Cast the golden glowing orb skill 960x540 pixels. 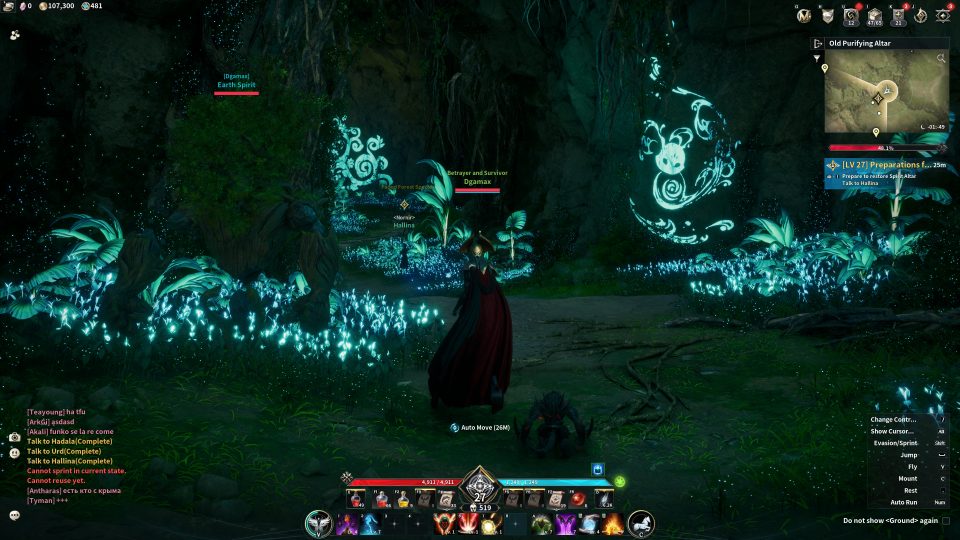(490, 525)
